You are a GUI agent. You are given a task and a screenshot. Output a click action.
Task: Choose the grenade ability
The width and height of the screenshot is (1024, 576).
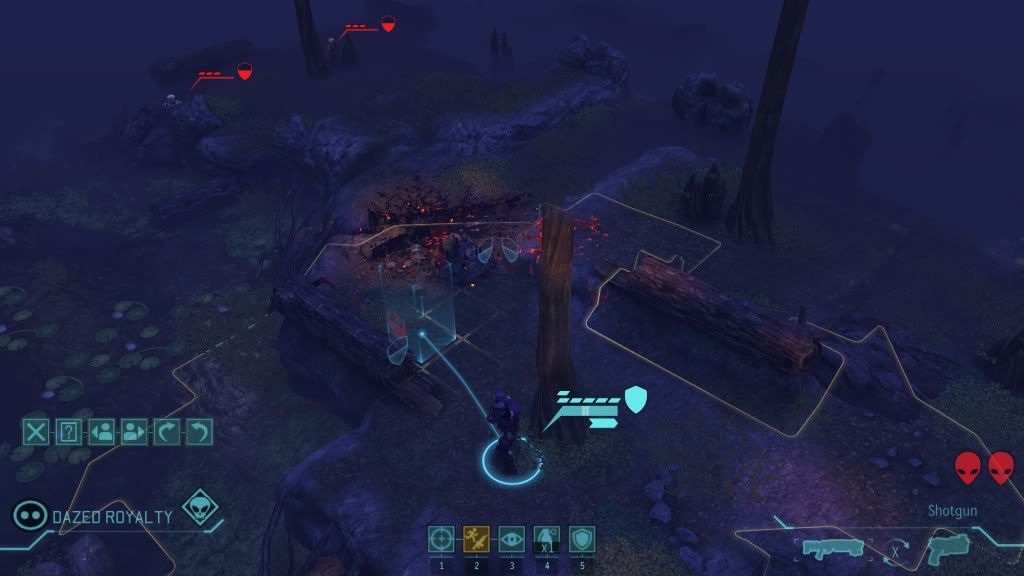[x=546, y=539]
